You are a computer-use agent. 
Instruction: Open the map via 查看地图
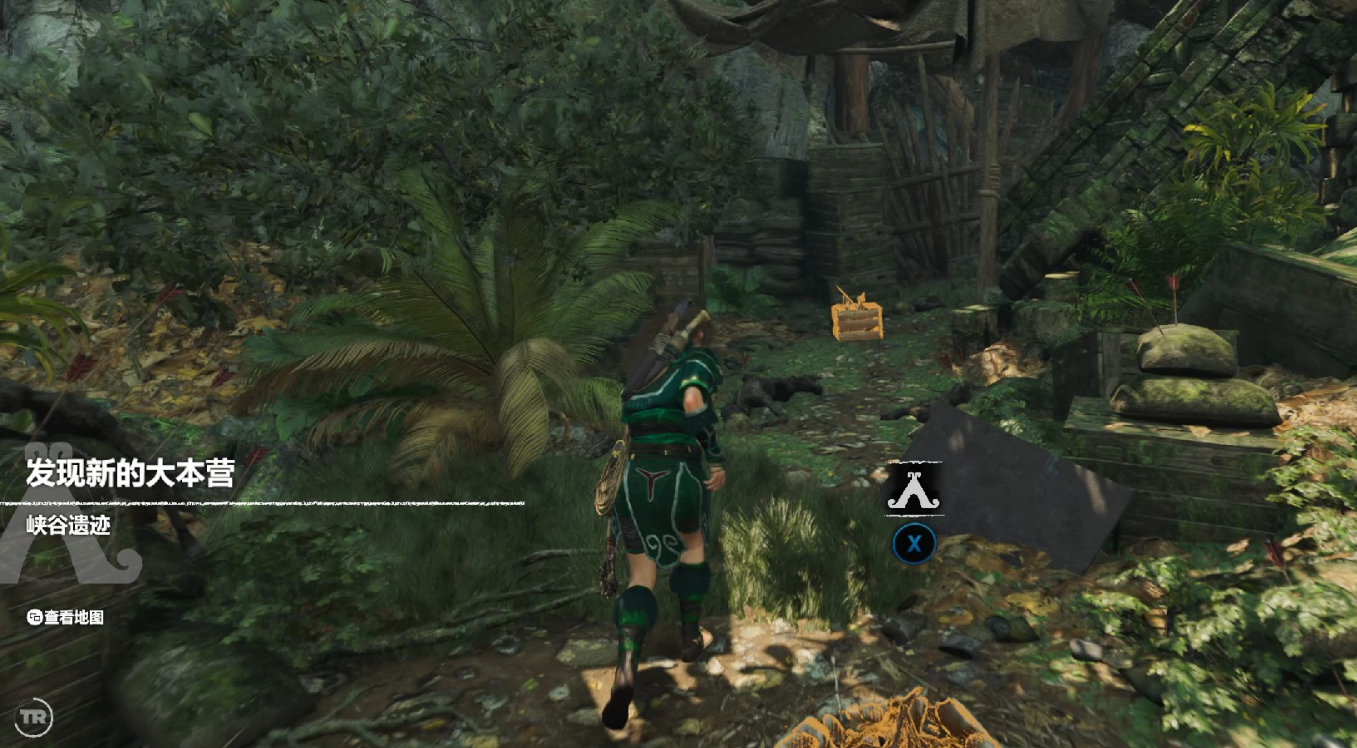click(66, 617)
